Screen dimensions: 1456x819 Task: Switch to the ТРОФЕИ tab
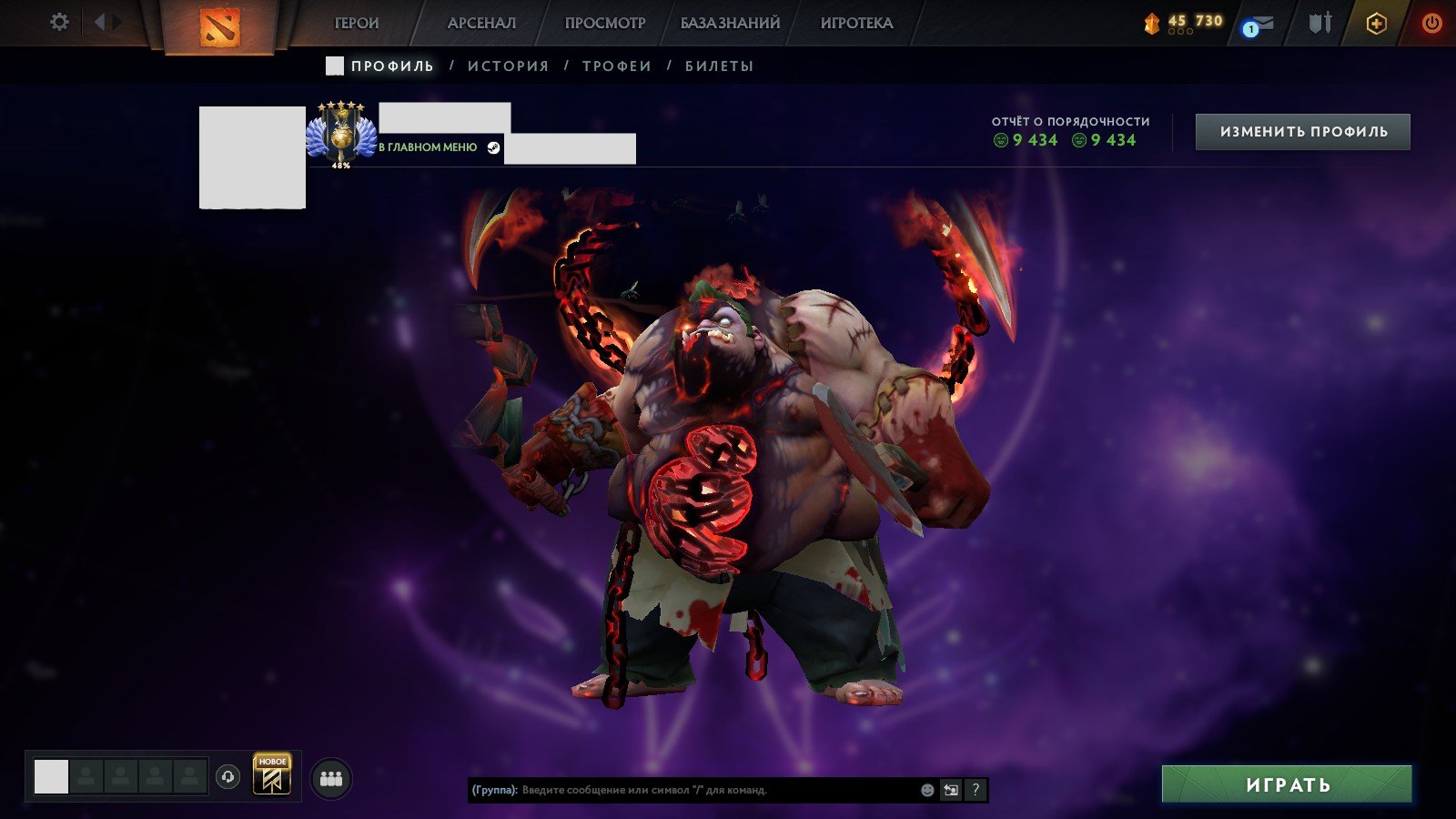[616, 65]
